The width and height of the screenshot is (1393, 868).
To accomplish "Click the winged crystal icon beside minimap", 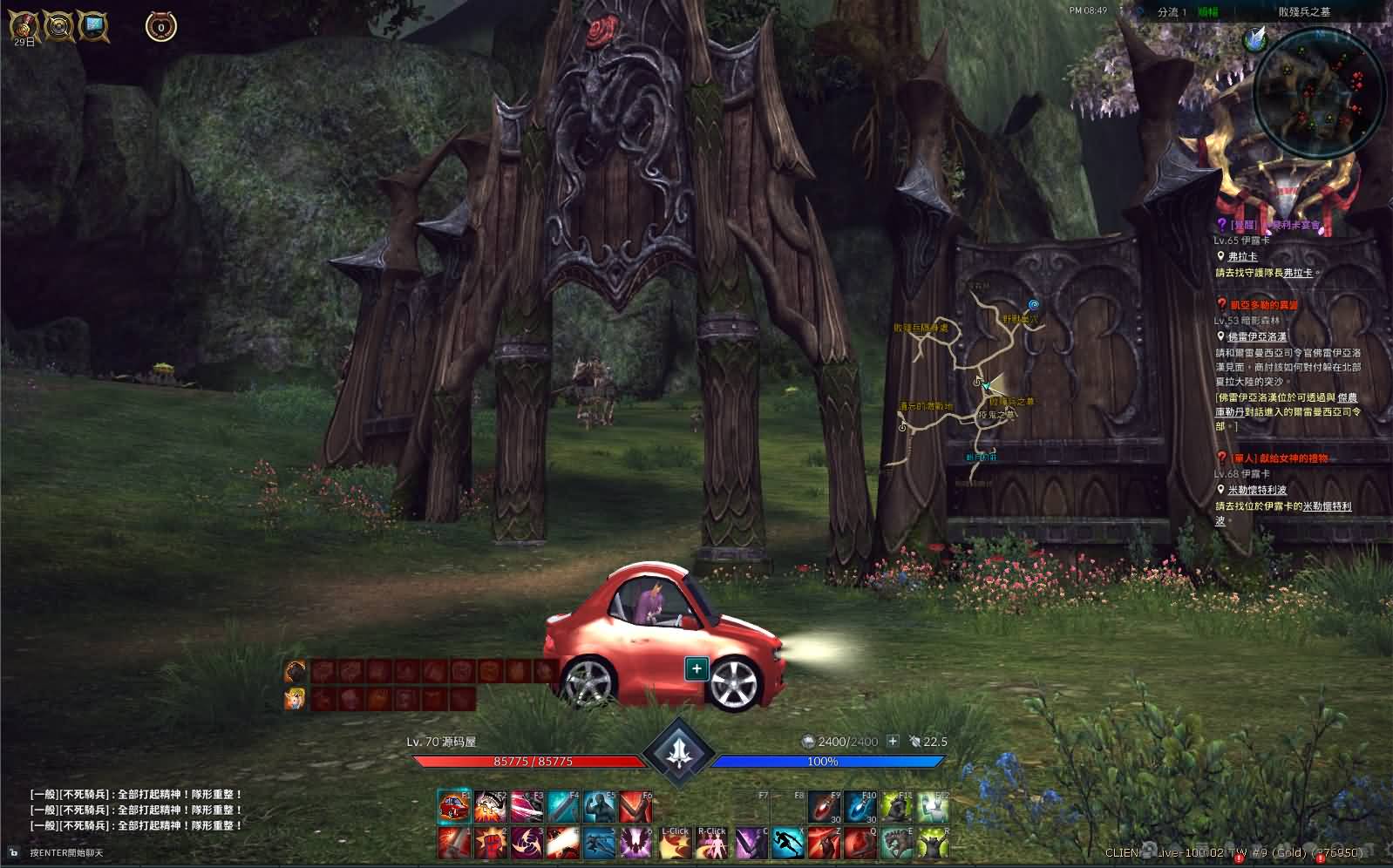I will pos(1254,38).
